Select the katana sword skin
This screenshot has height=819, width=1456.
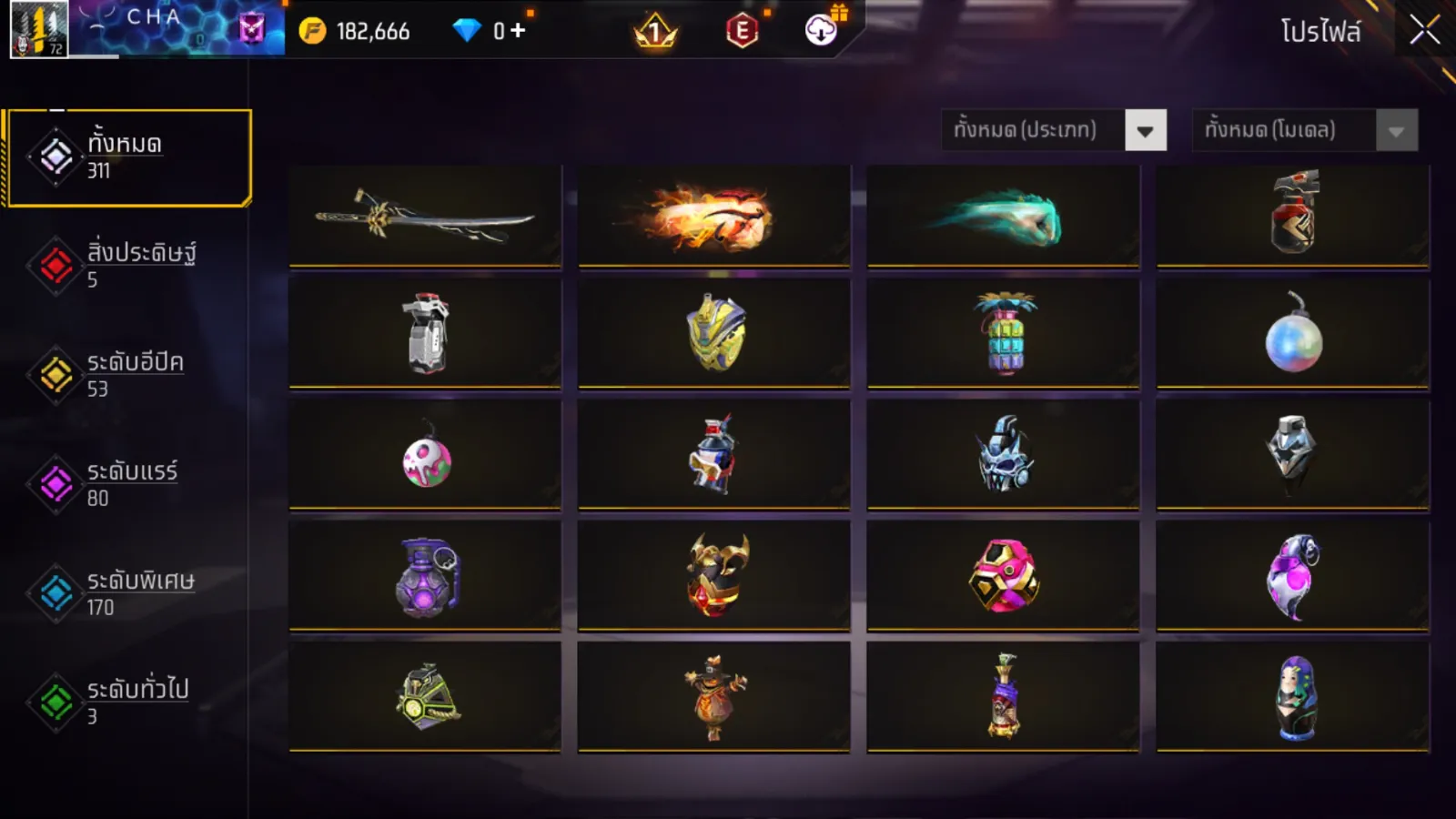tap(425, 217)
